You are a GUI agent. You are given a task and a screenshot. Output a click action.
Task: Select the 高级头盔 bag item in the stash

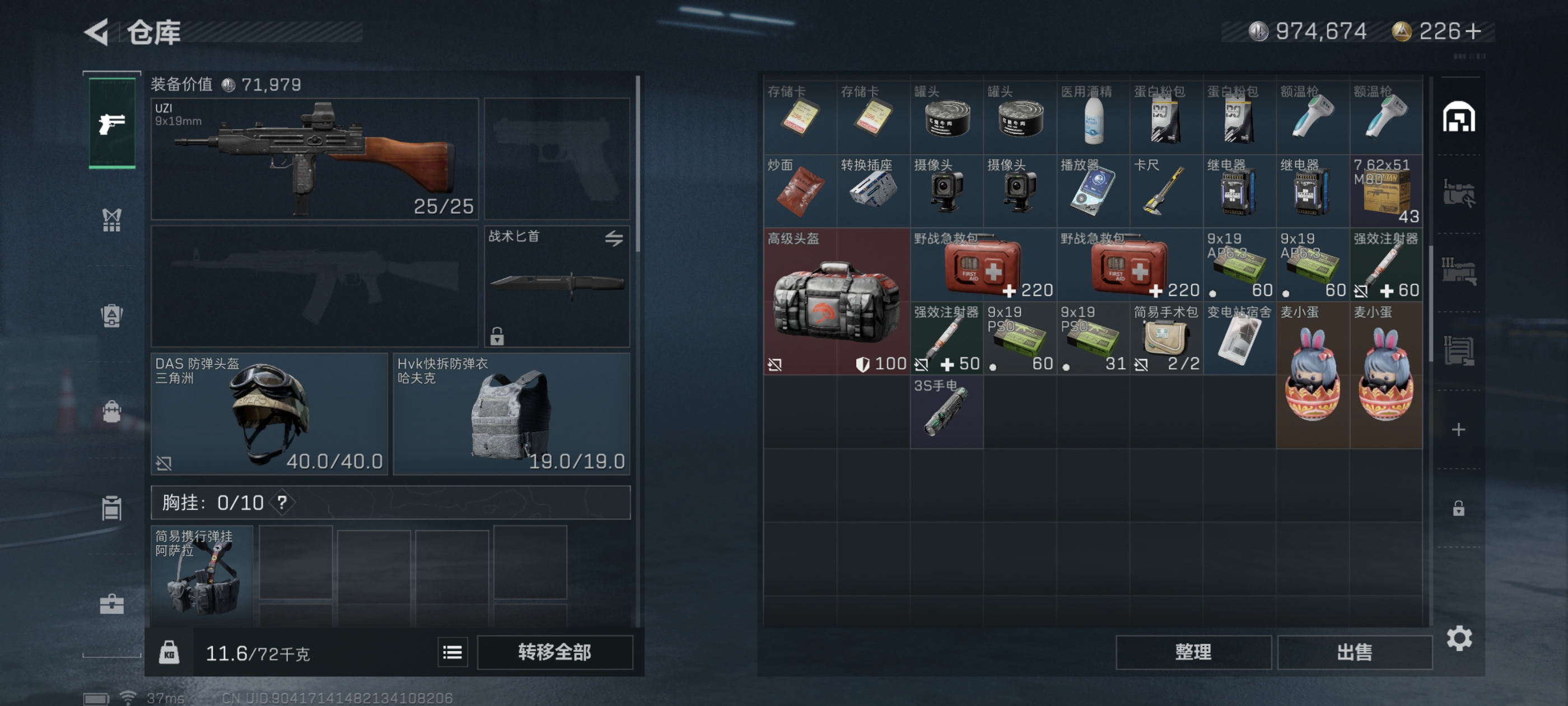836,301
